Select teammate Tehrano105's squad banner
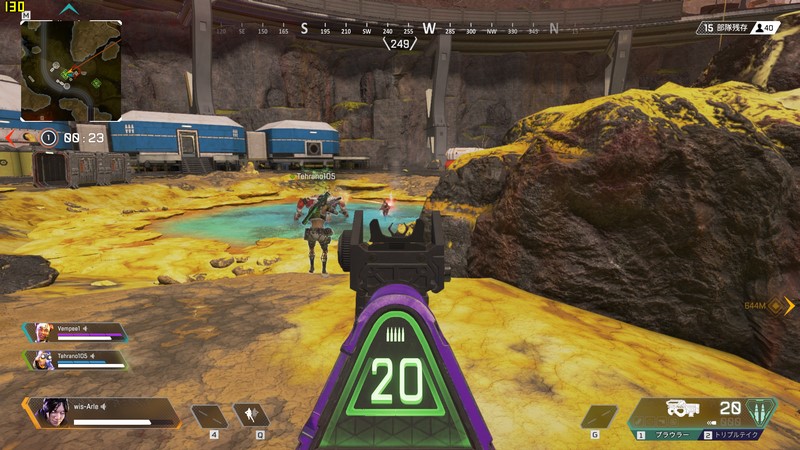The height and width of the screenshot is (450, 800). click(x=76, y=359)
